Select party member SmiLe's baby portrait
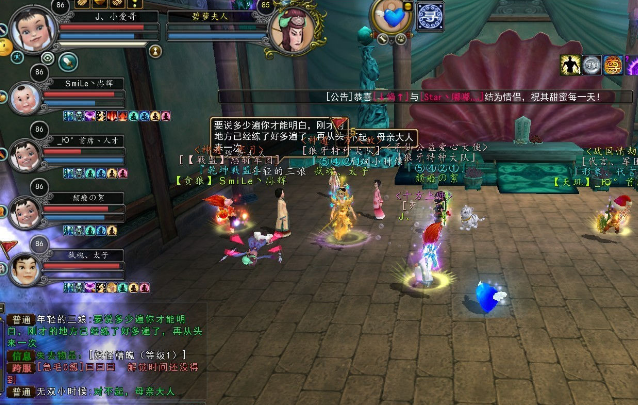This screenshot has height=405, width=638. pos(25,98)
